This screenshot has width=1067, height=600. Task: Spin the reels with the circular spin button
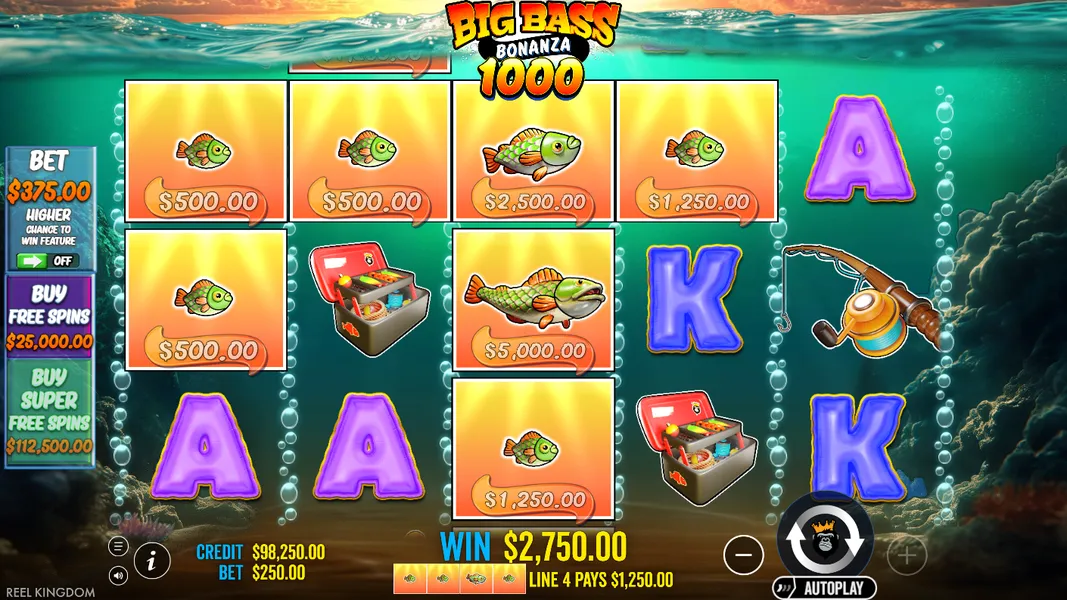point(825,539)
